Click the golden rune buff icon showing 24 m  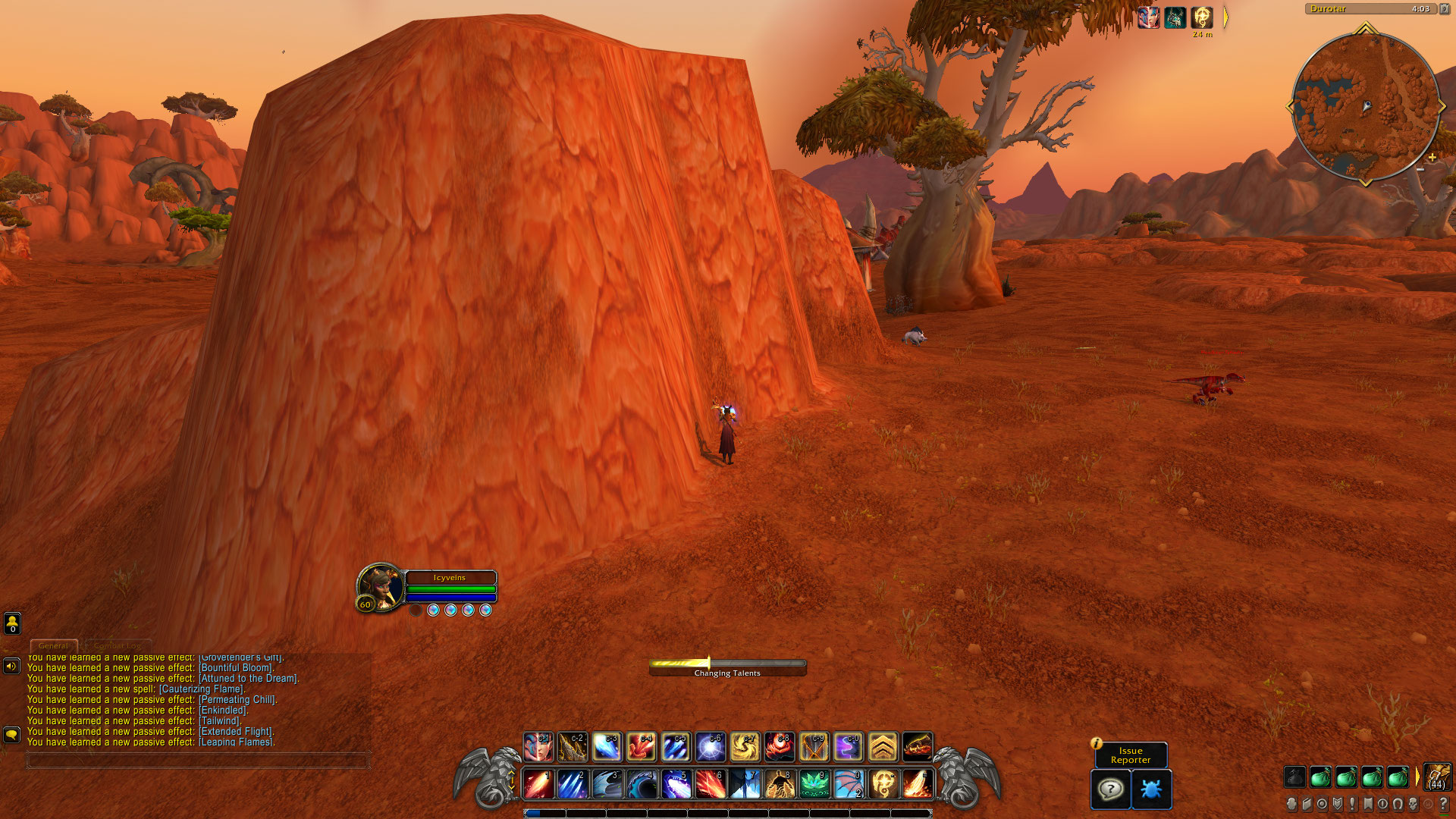pos(1202,17)
